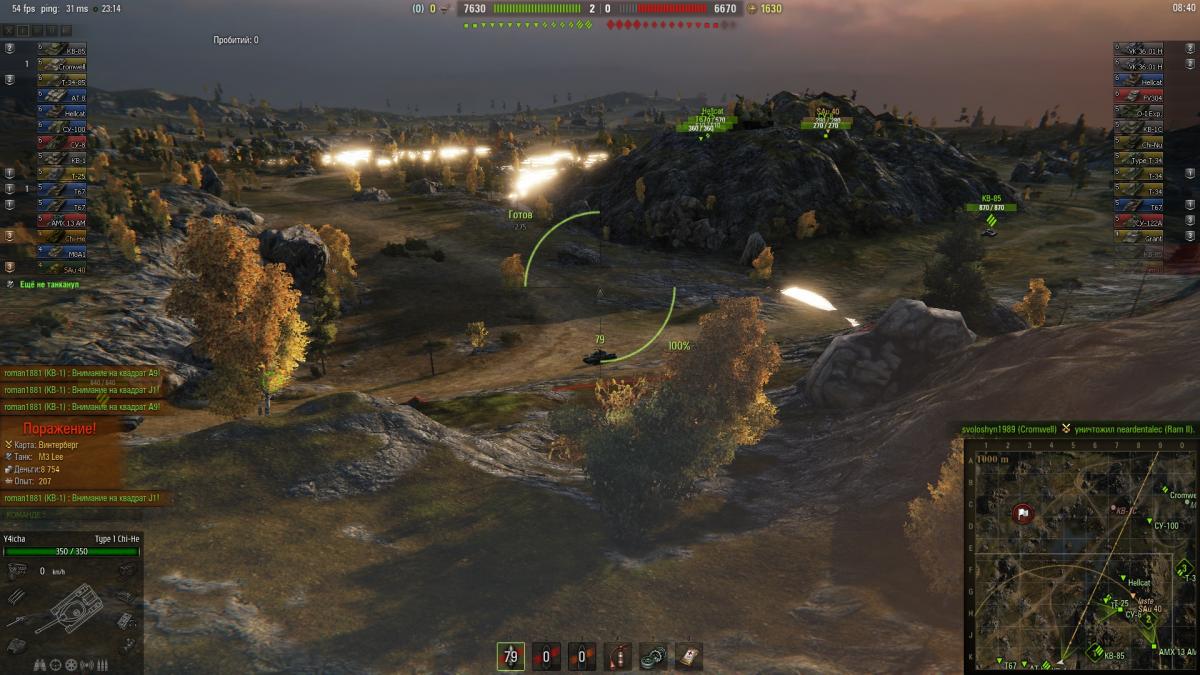Use the fire extinguisher consumable
Image resolution: width=1200 pixels, height=675 pixels.
617,656
